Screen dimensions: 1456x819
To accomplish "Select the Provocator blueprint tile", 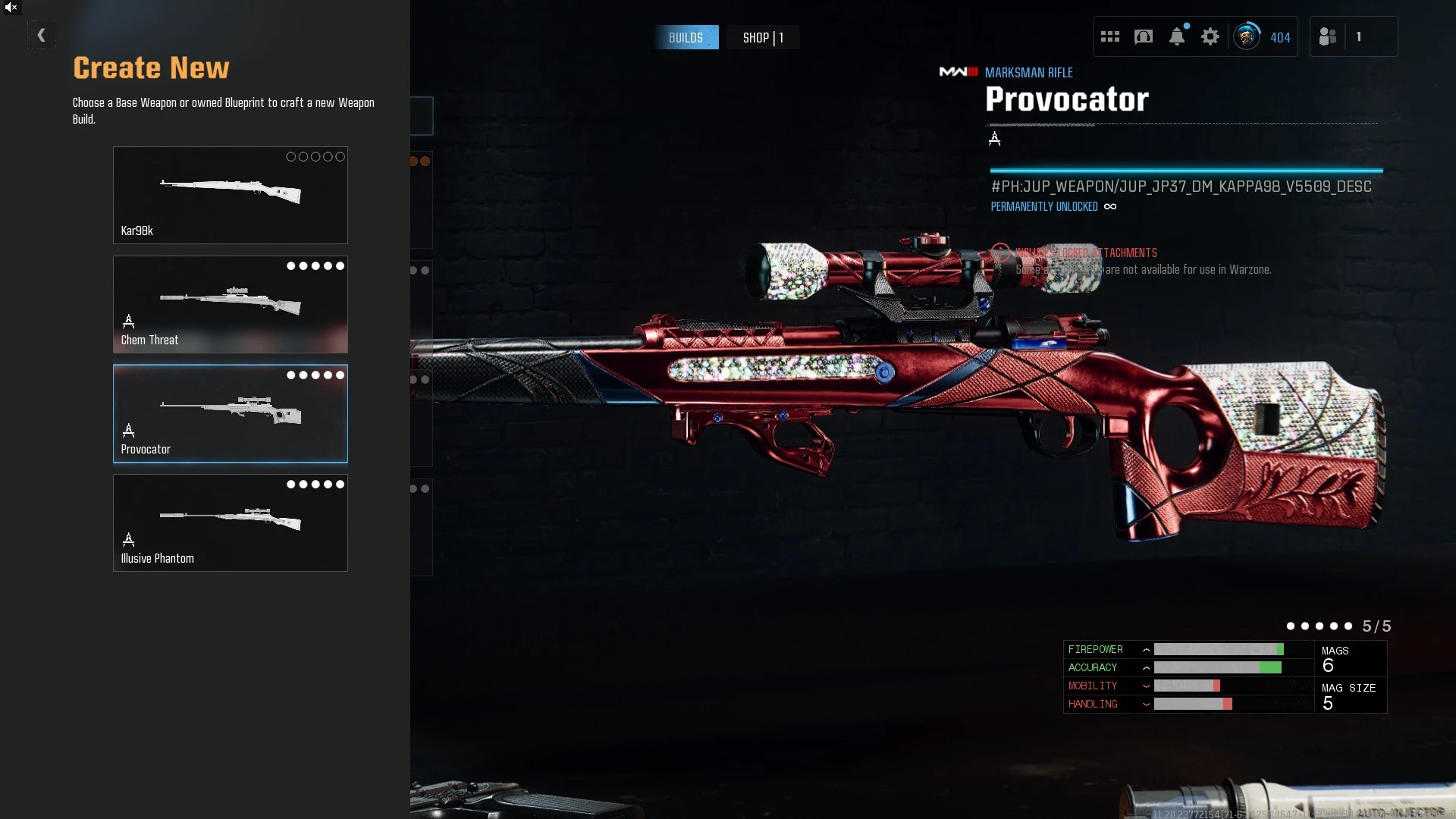I will [230, 413].
